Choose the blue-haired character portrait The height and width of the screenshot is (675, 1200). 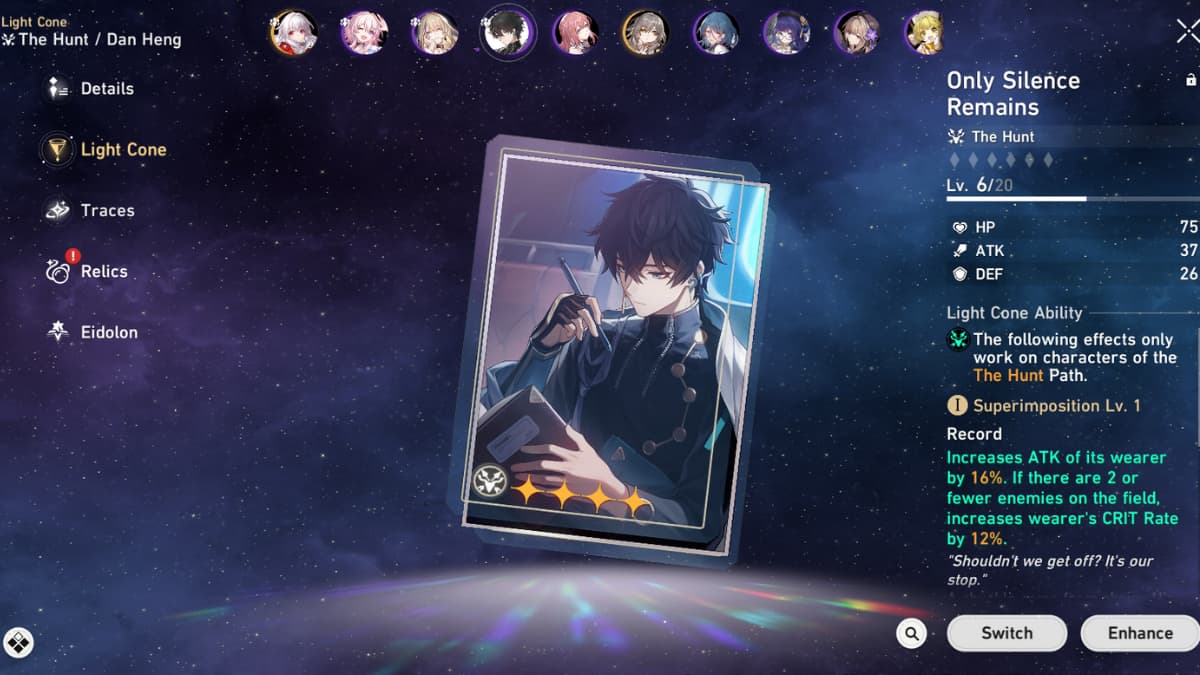pos(716,33)
